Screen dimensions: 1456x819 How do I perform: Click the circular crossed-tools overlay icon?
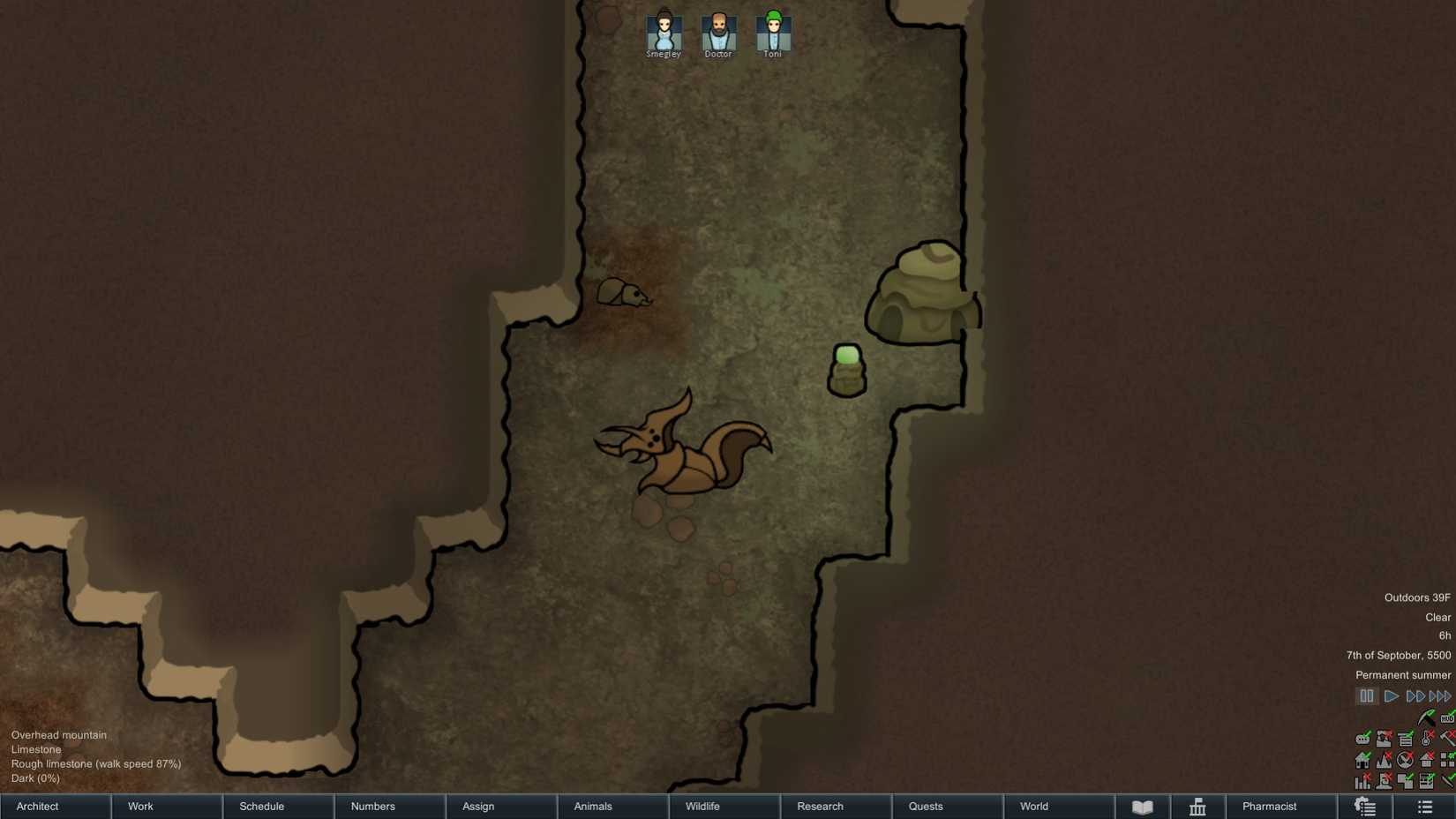(1404, 760)
